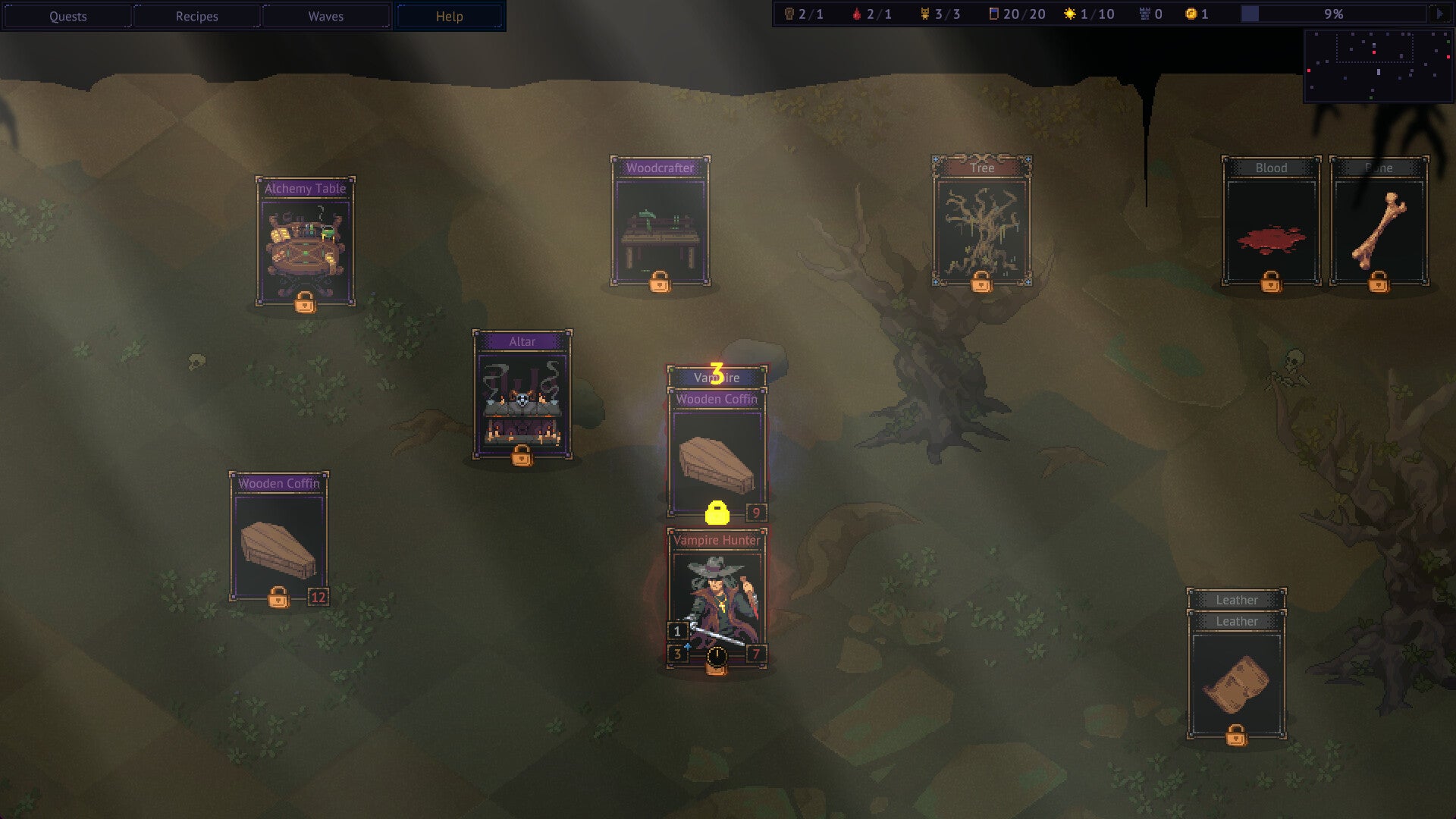The width and height of the screenshot is (1456, 819).
Task: Click on the minimap
Action: click(1377, 65)
